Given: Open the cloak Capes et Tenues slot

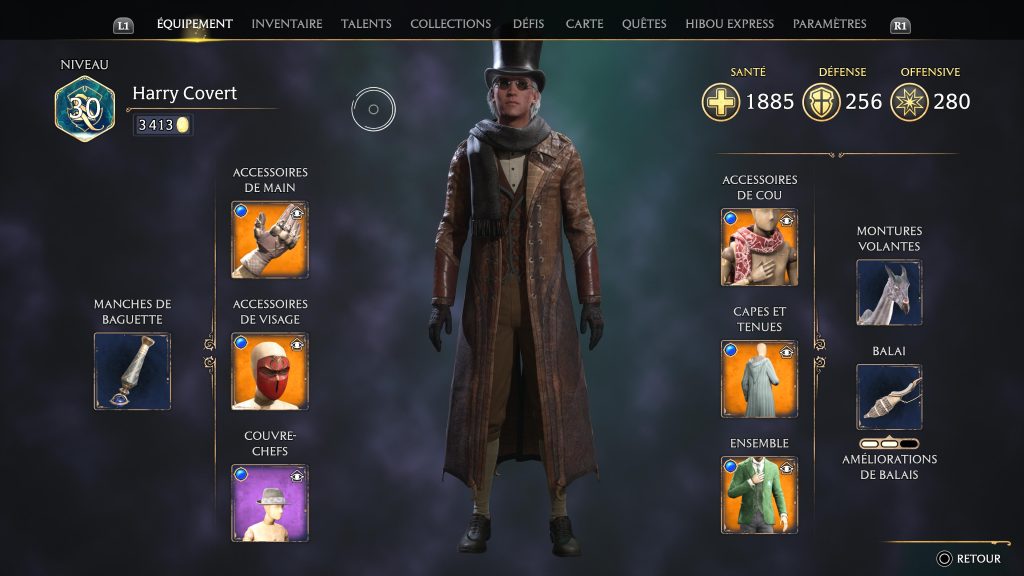Looking at the screenshot, I should tap(759, 379).
